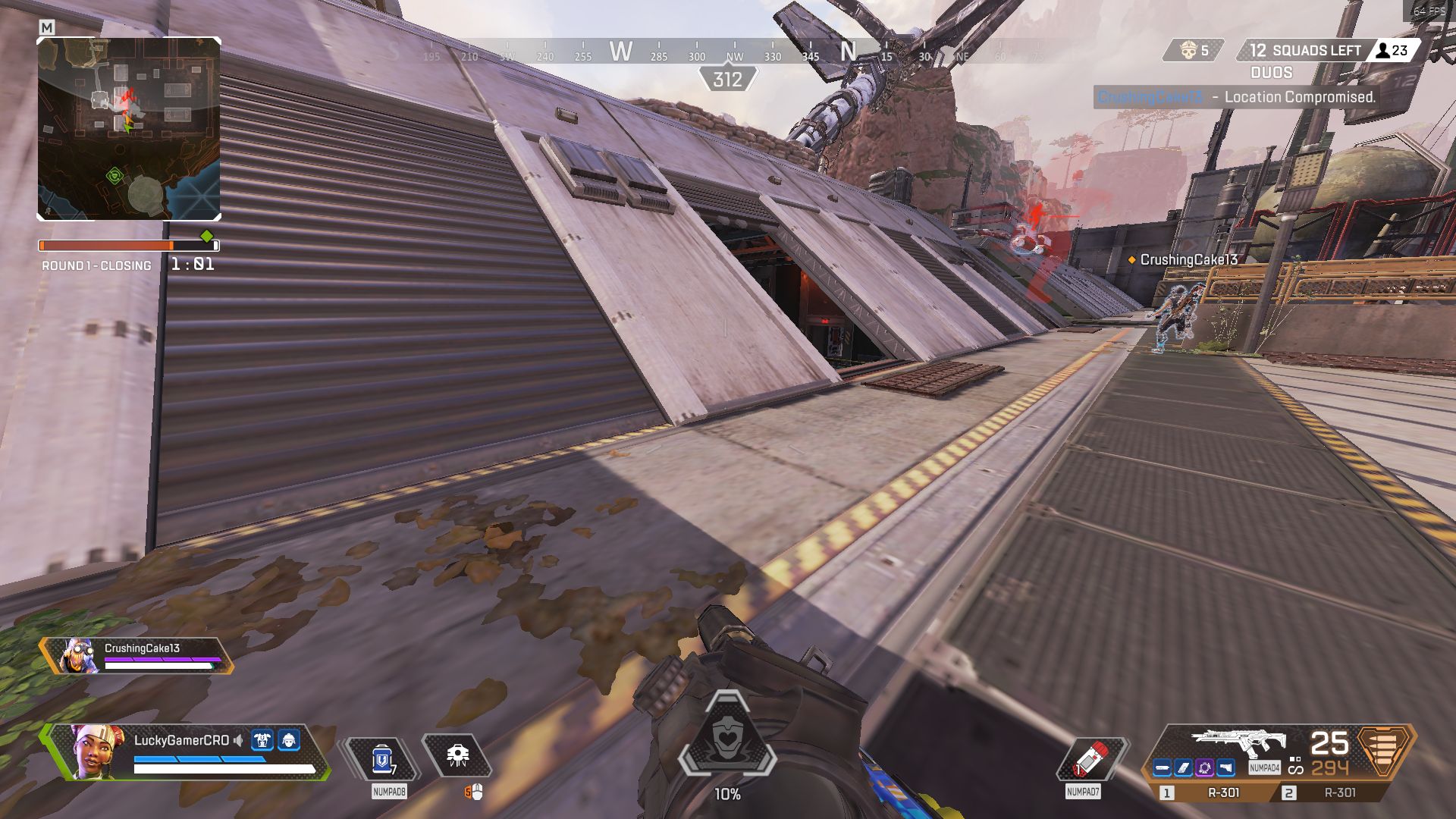Click the light magazine attachment icon
The image size is (1456, 819).
tap(1183, 768)
